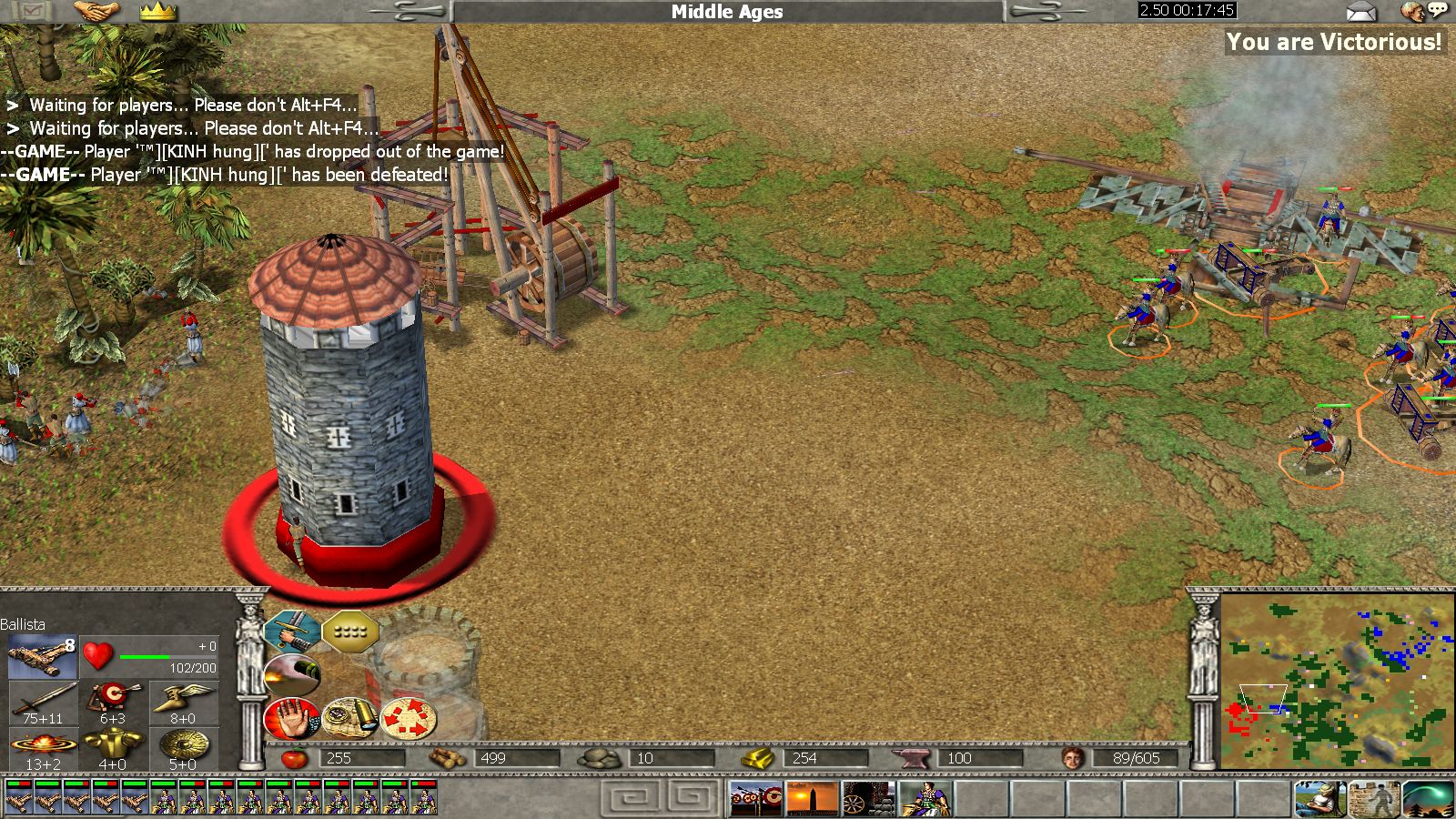Choose the gold formation button
Viewport: 1456px width, 819px height.
coord(350,630)
